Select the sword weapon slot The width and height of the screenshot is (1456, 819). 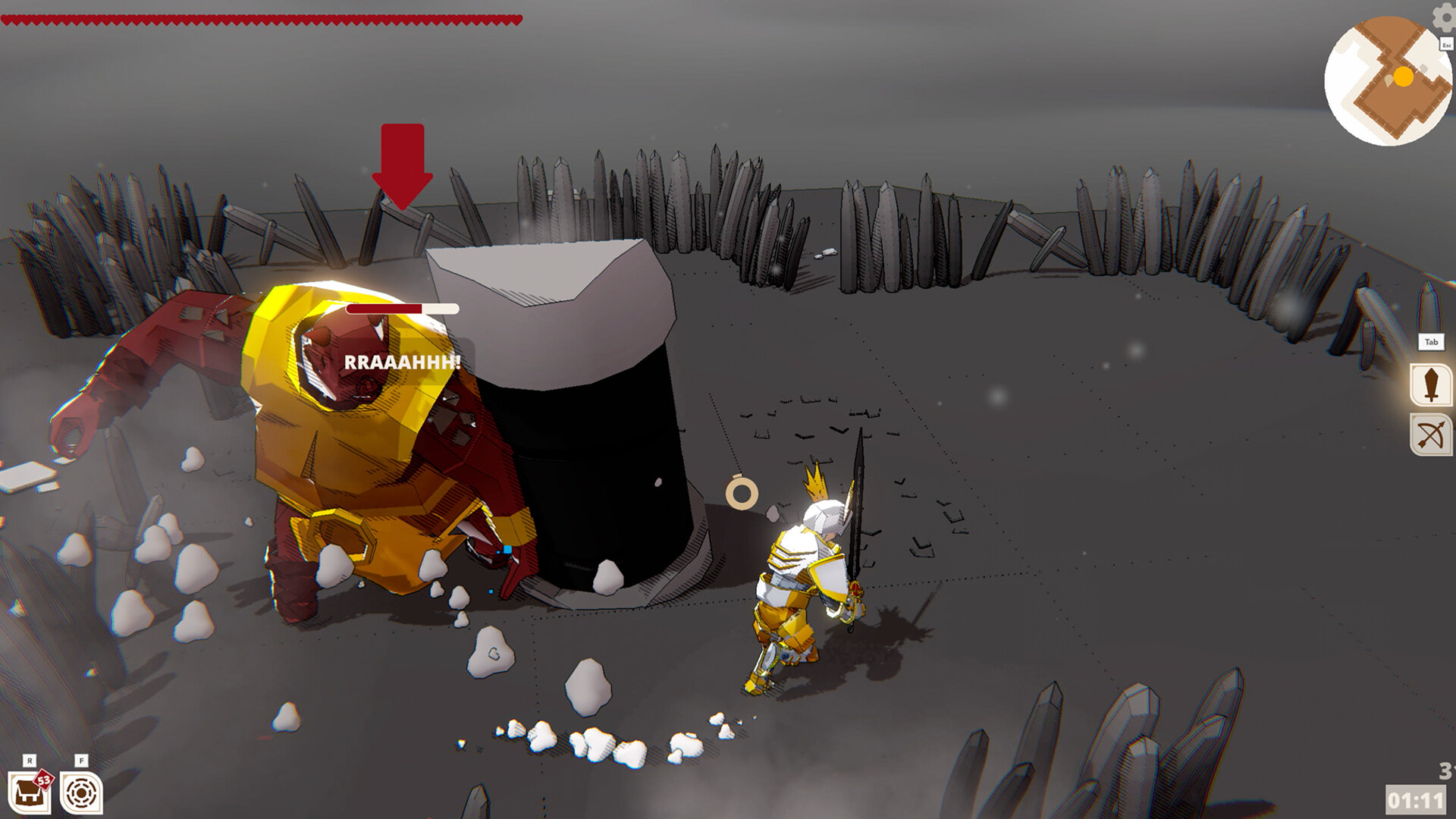point(1431,384)
